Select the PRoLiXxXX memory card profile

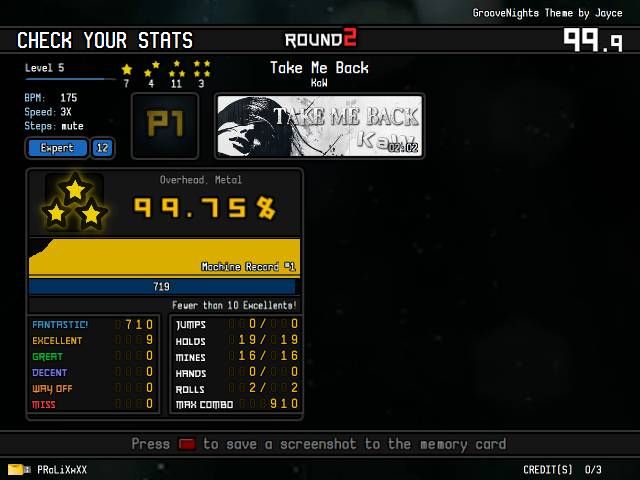point(48,469)
